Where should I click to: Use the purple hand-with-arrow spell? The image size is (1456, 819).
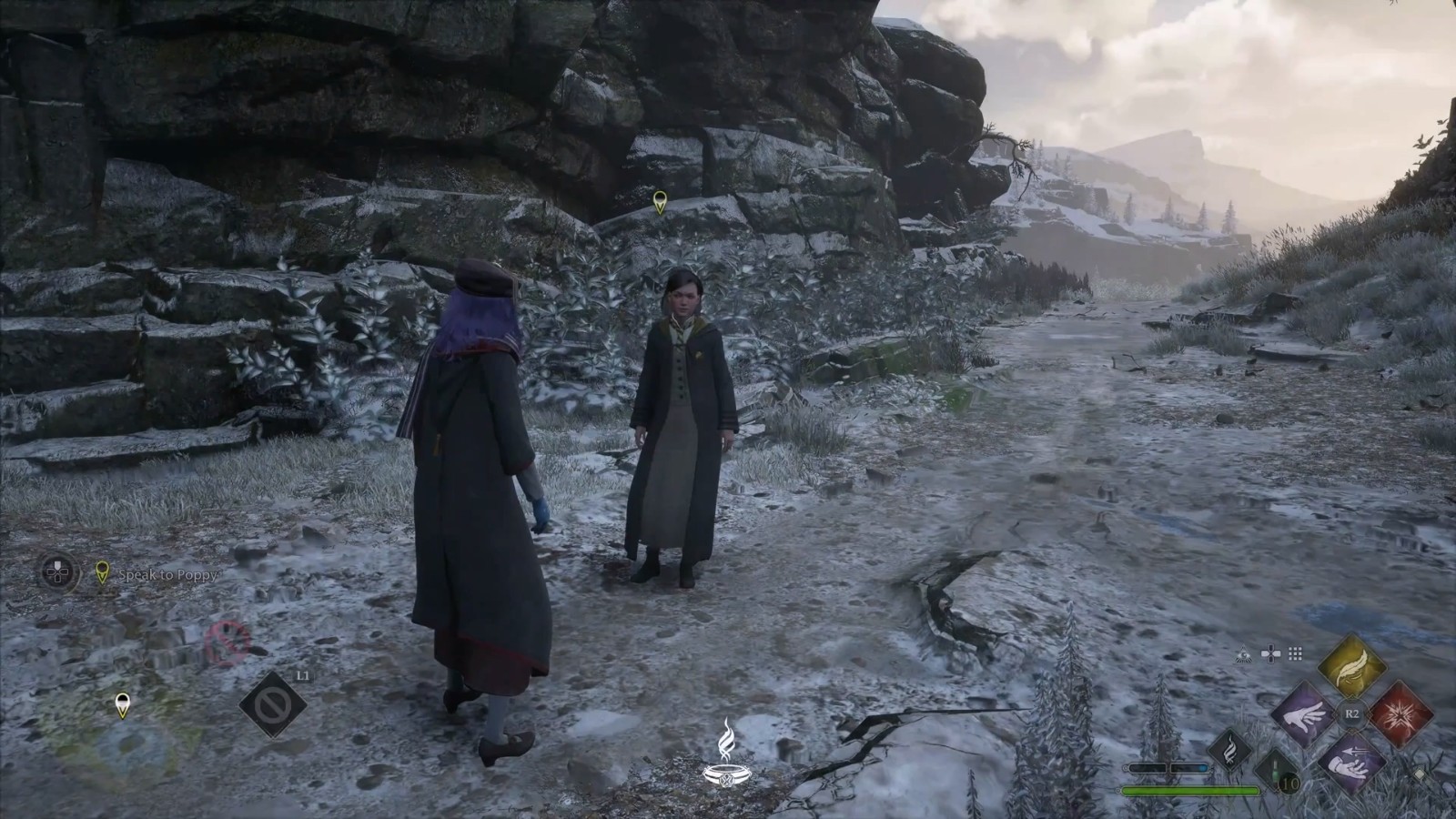tap(1351, 760)
